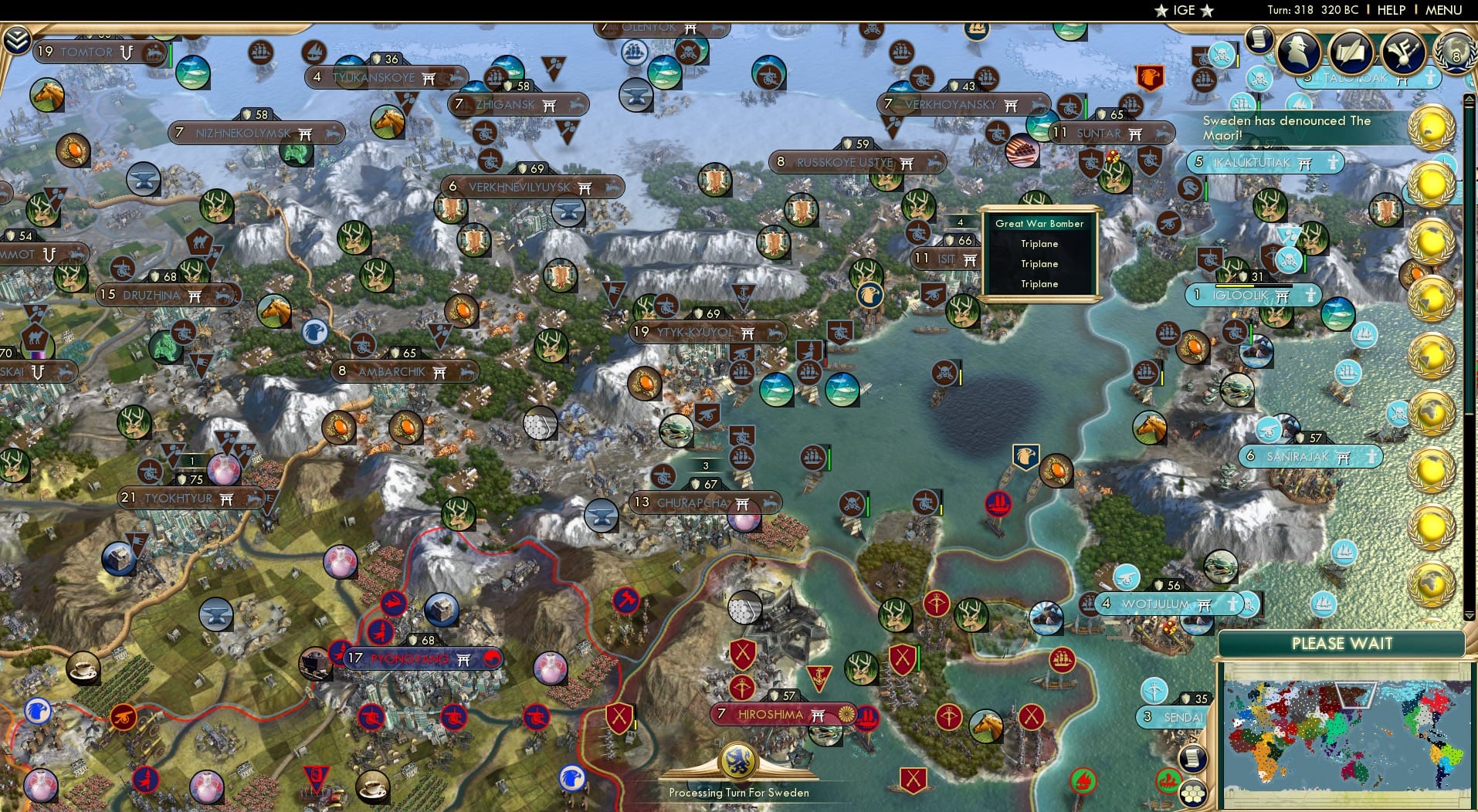Image resolution: width=1478 pixels, height=812 pixels.
Task: Open the Diplomacy overview scroll-and-quill icon
Action: point(1349,52)
